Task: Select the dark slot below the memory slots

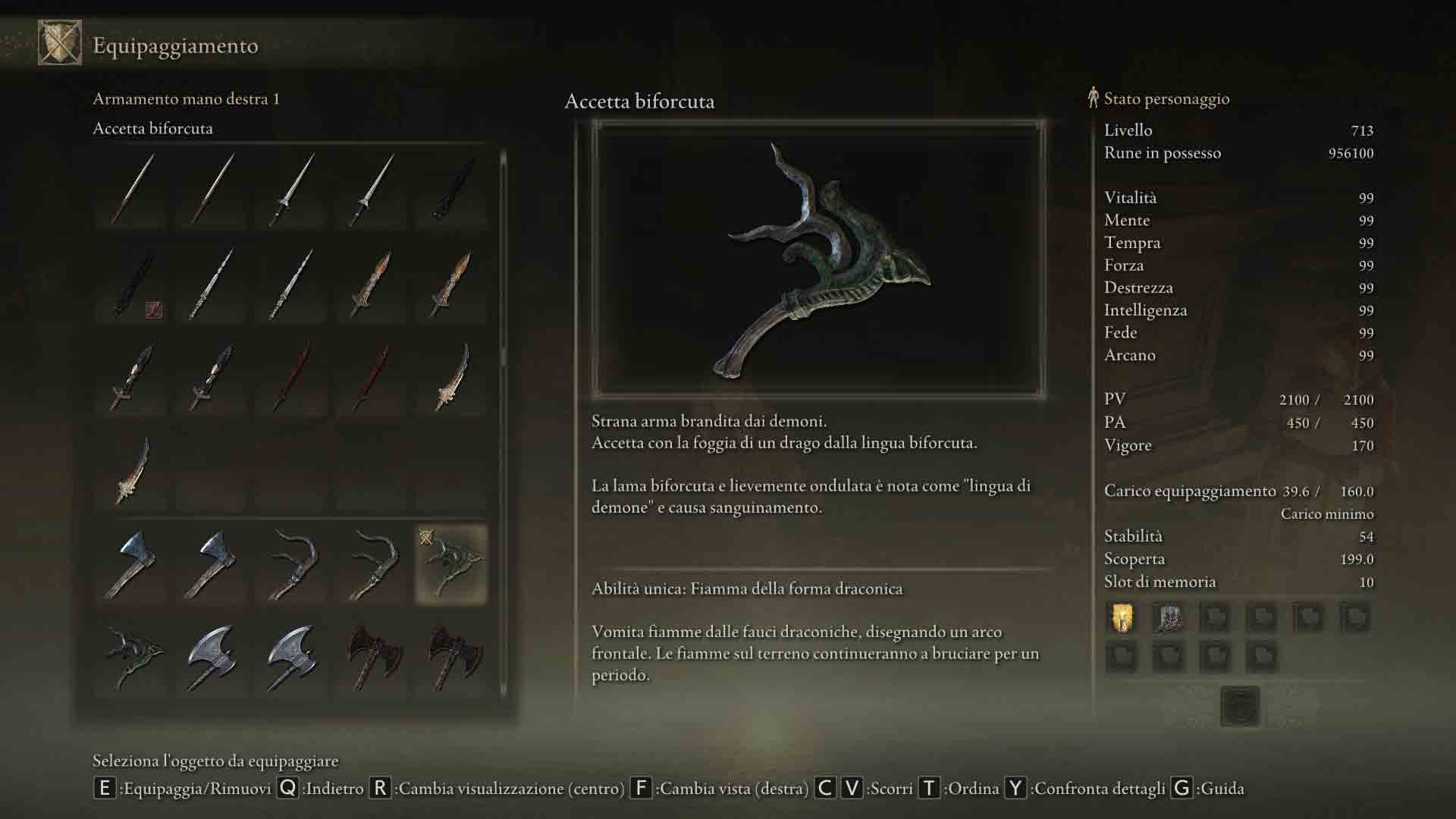Action: coord(1240,706)
